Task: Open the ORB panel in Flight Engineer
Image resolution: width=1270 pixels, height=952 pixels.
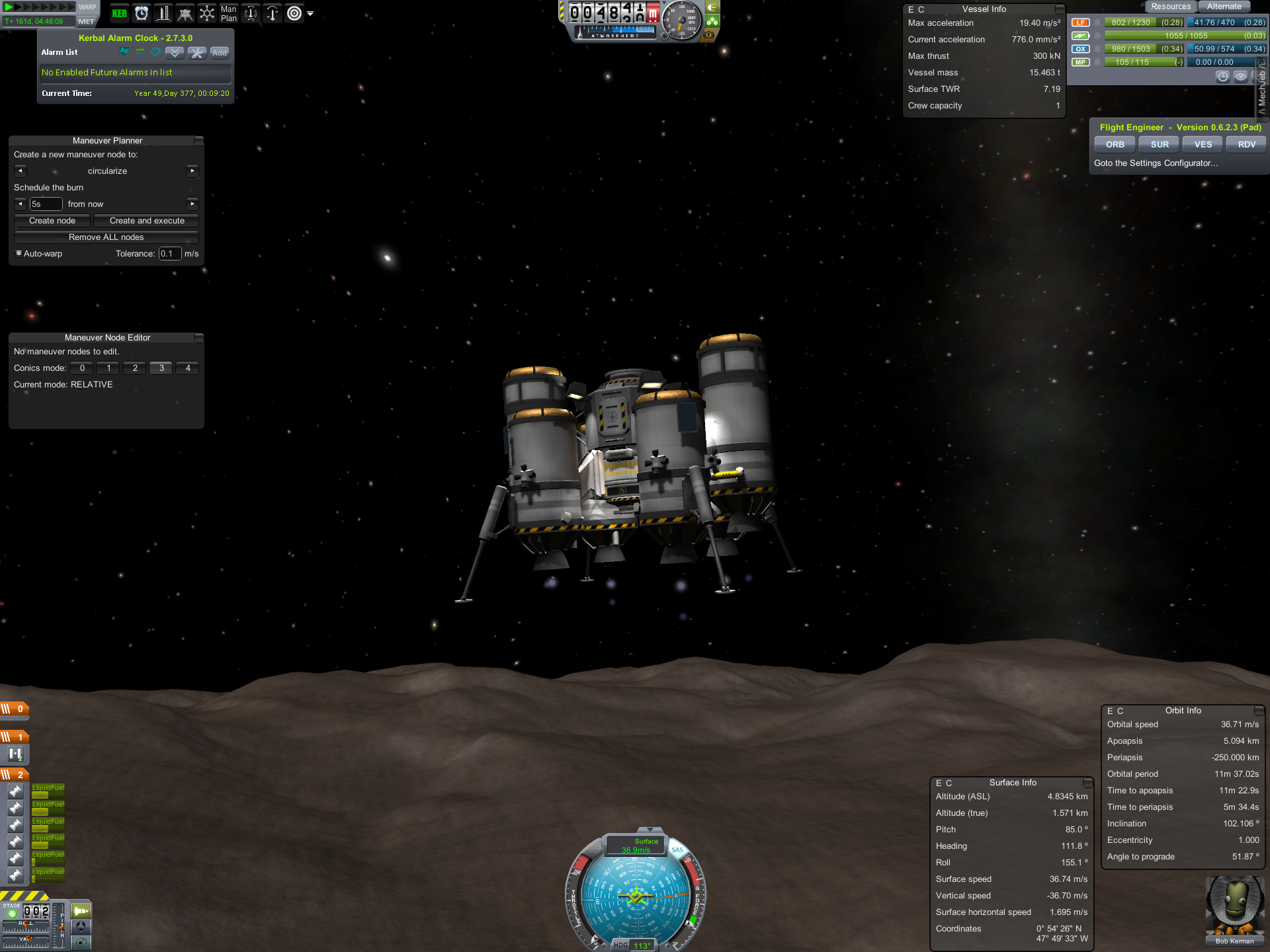Action: 1115,145
